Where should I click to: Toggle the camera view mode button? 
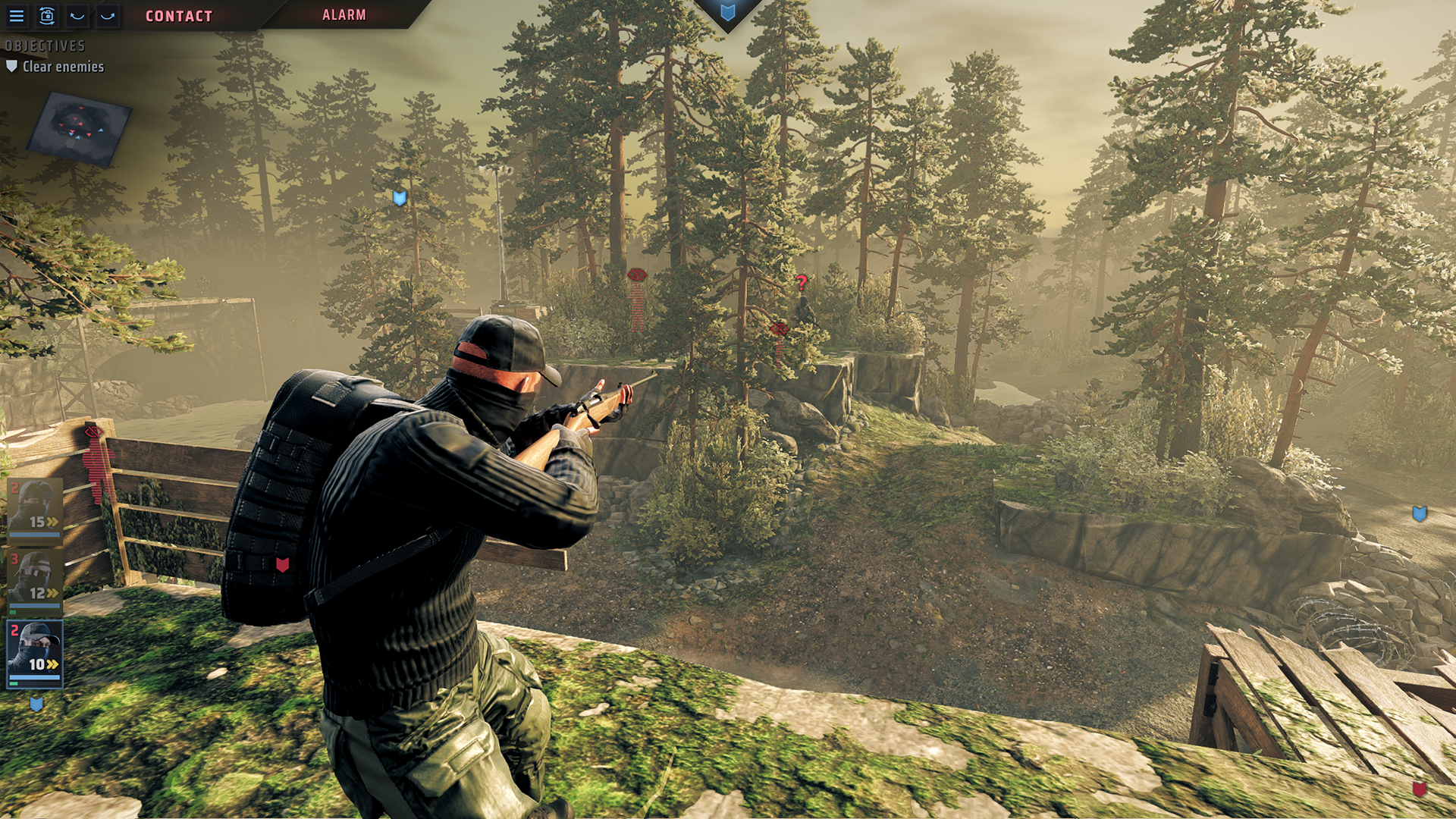point(47,15)
